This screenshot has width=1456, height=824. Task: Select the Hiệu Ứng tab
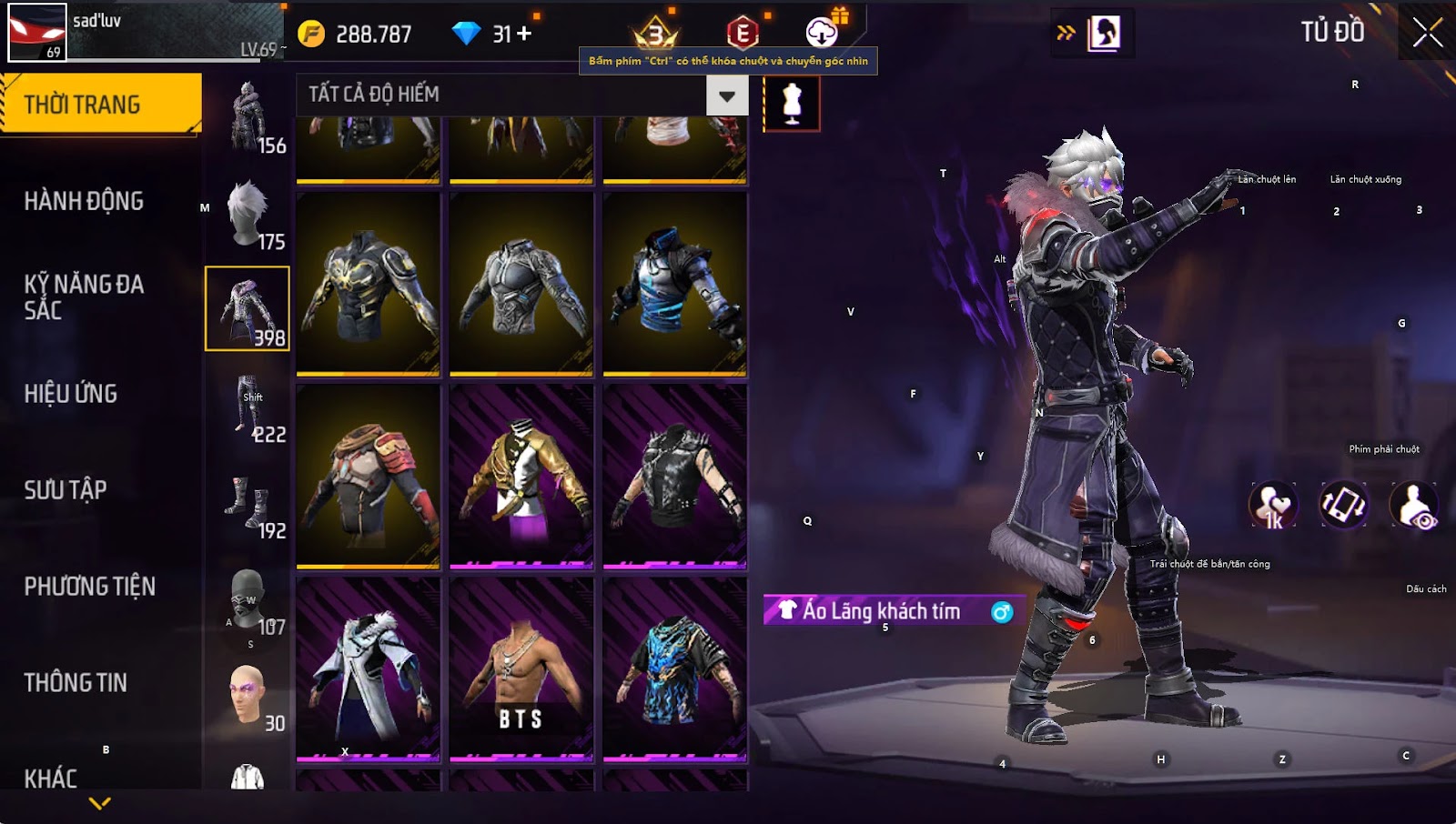coord(71,394)
